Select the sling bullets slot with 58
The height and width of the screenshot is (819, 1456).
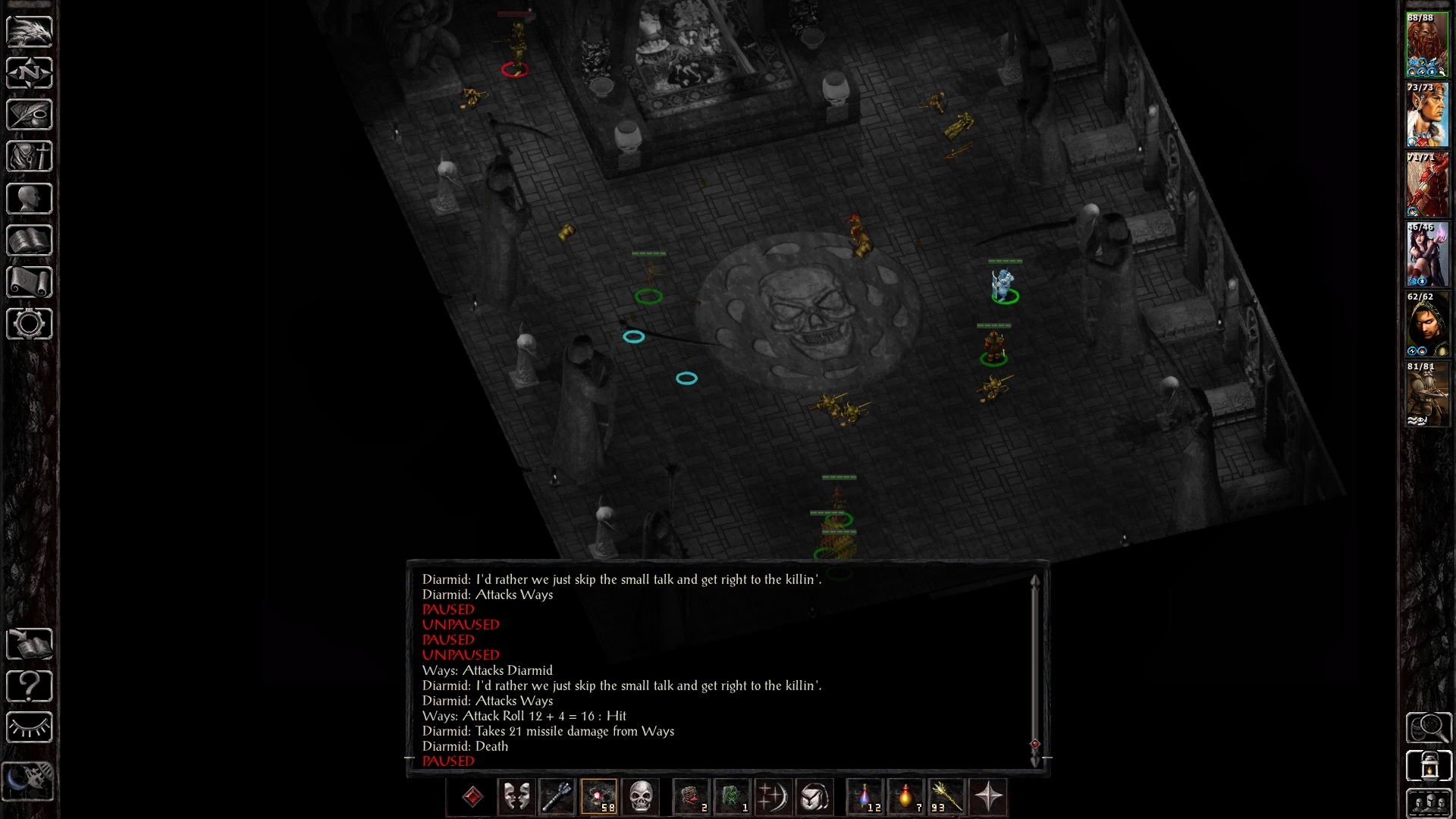pyautogui.click(x=599, y=797)
